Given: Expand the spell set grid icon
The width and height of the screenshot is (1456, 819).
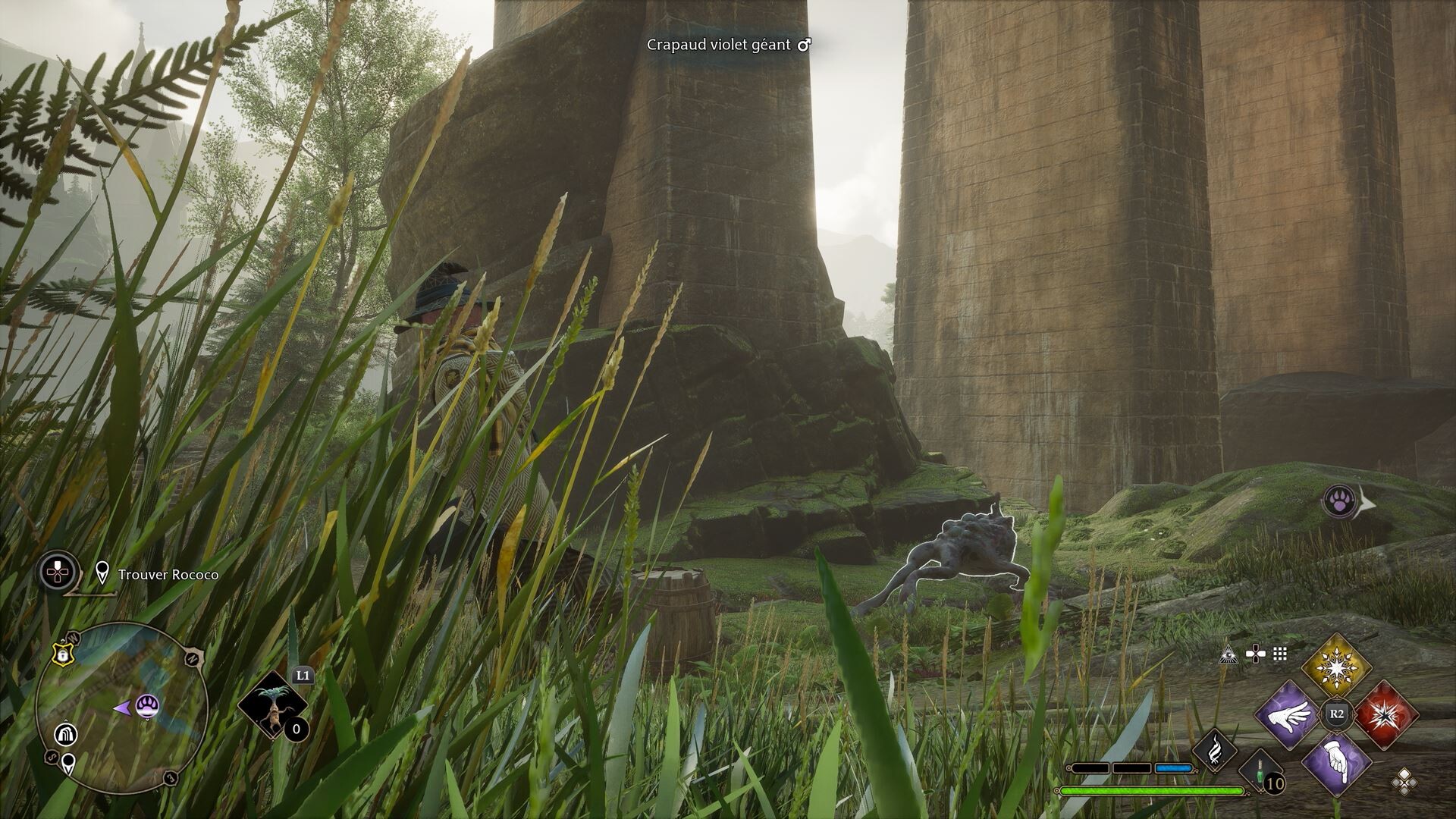Looking at the screenshot, I should click(1279, 654).
